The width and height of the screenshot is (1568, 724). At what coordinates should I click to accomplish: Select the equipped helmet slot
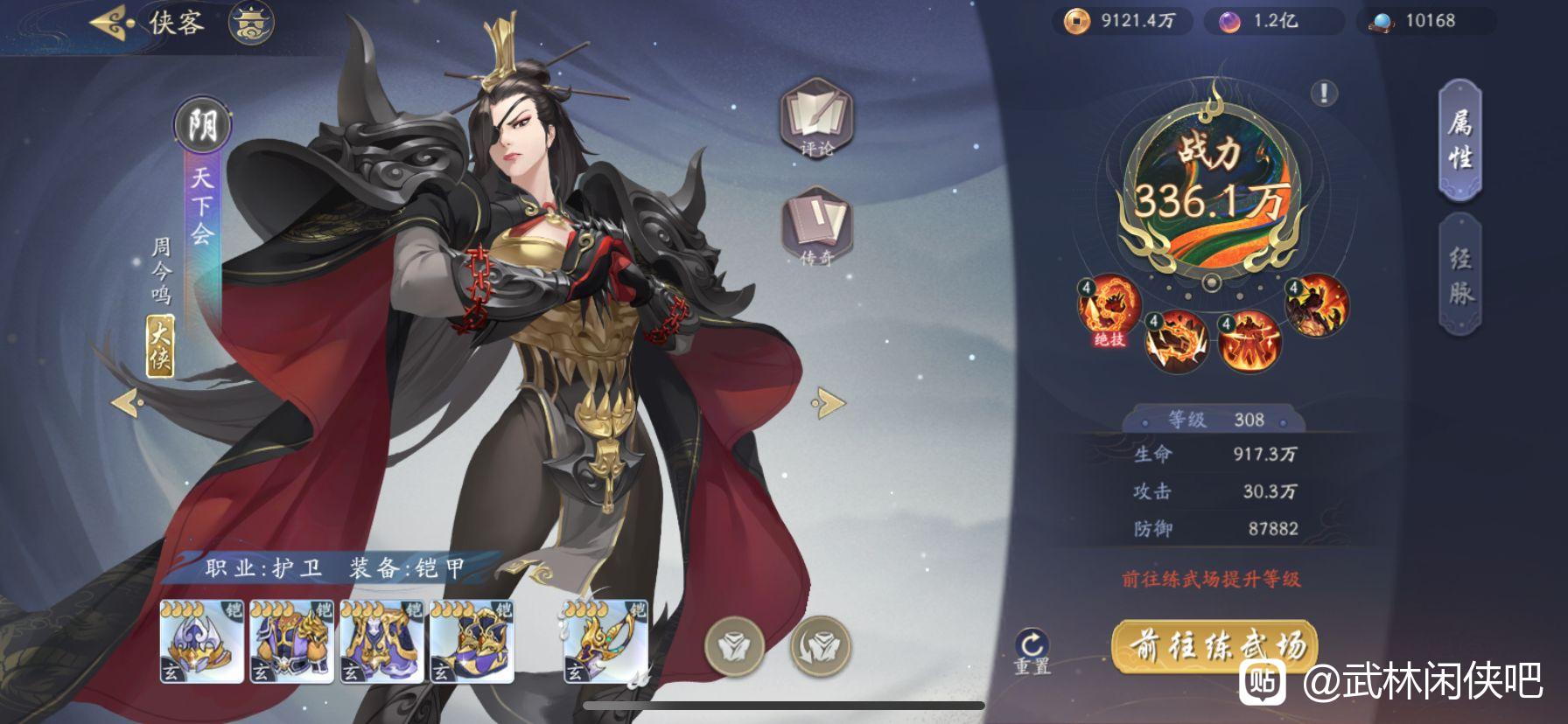pyautogui.click(x=202, y=642)
